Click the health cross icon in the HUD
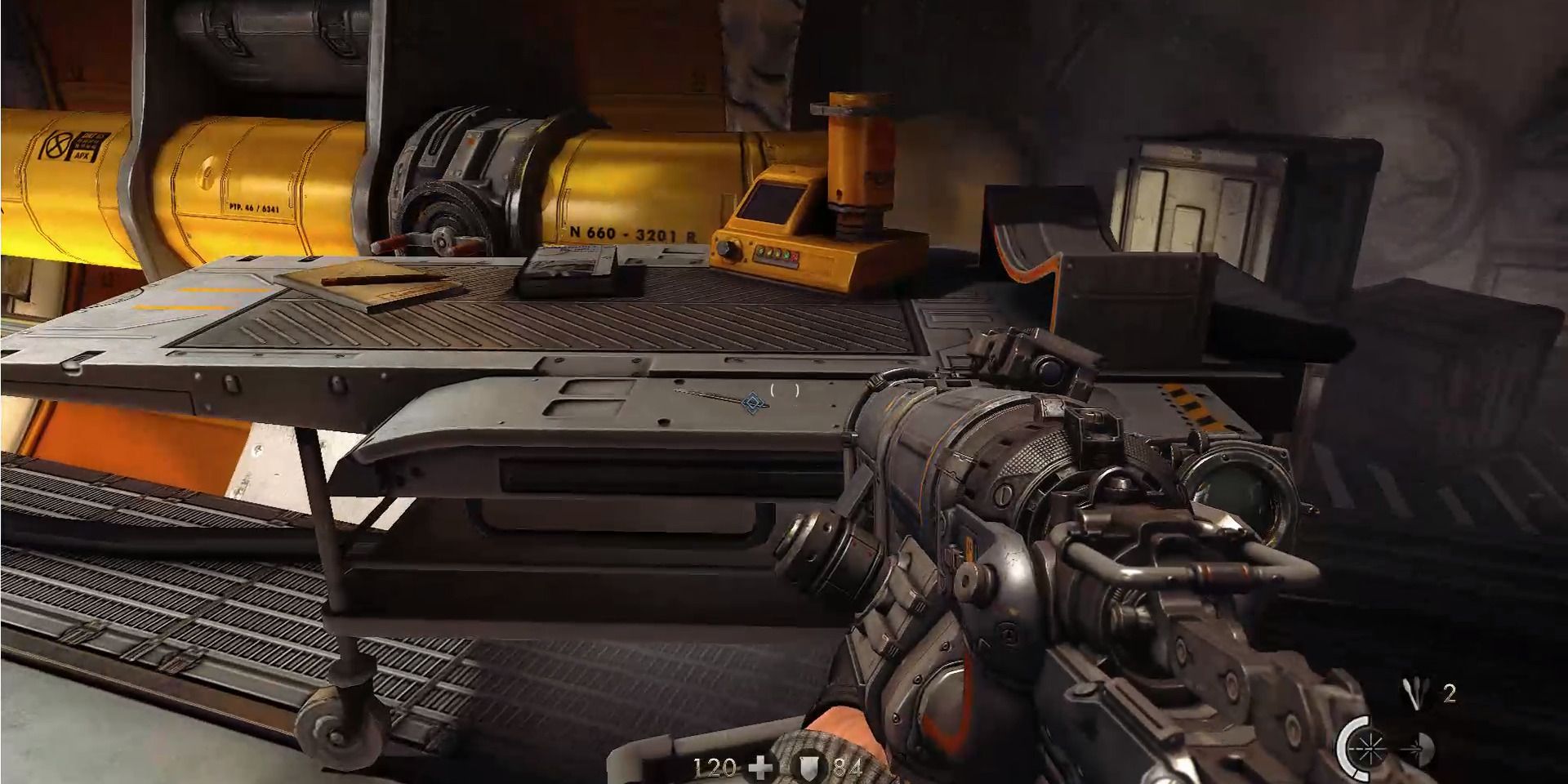The height and width of the screenshot is (784, 1568). coord(759,768)
